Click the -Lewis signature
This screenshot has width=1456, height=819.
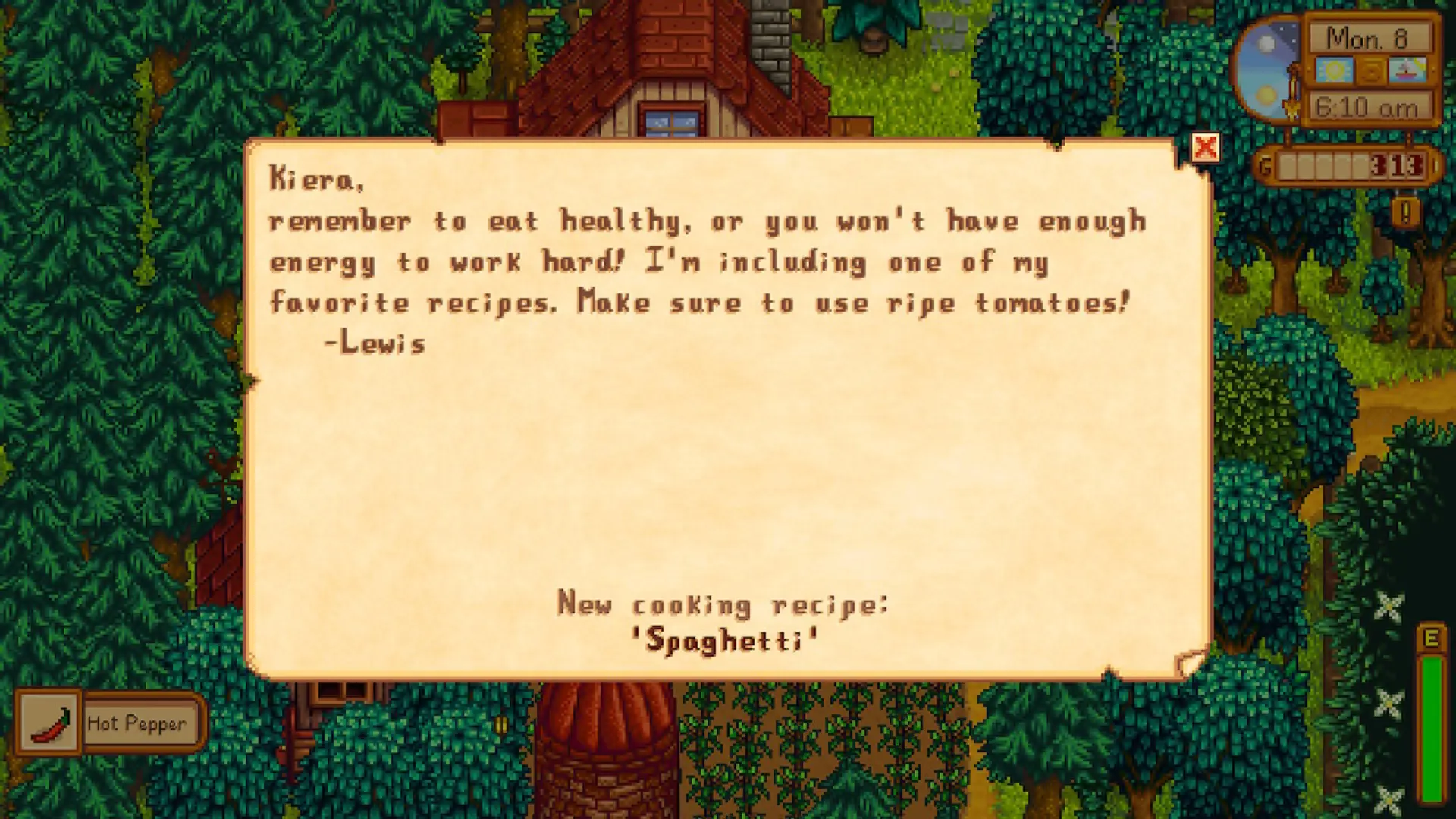coord(373,343)
